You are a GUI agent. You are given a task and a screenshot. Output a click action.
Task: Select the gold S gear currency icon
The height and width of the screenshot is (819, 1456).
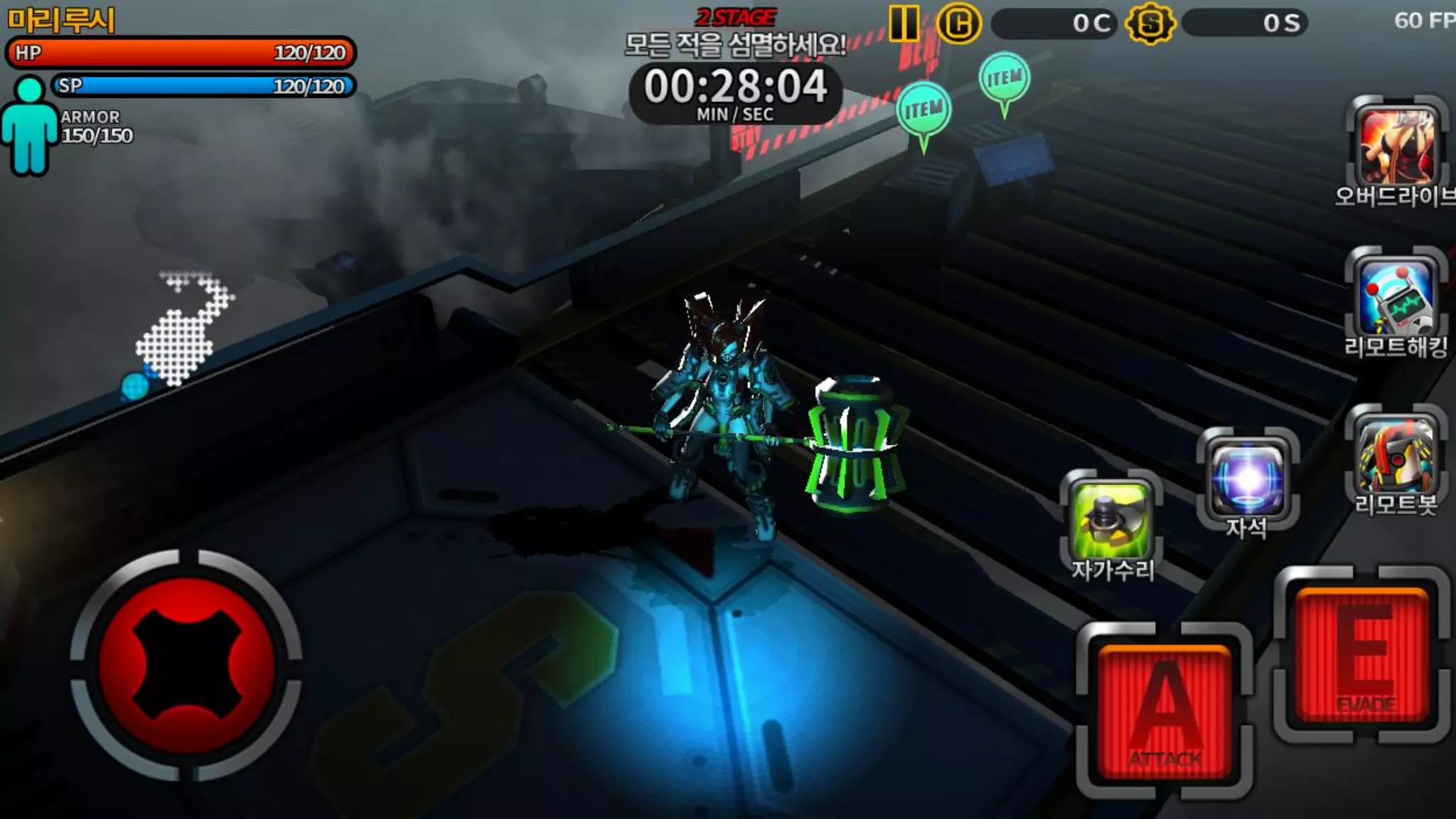(1150, 23)
